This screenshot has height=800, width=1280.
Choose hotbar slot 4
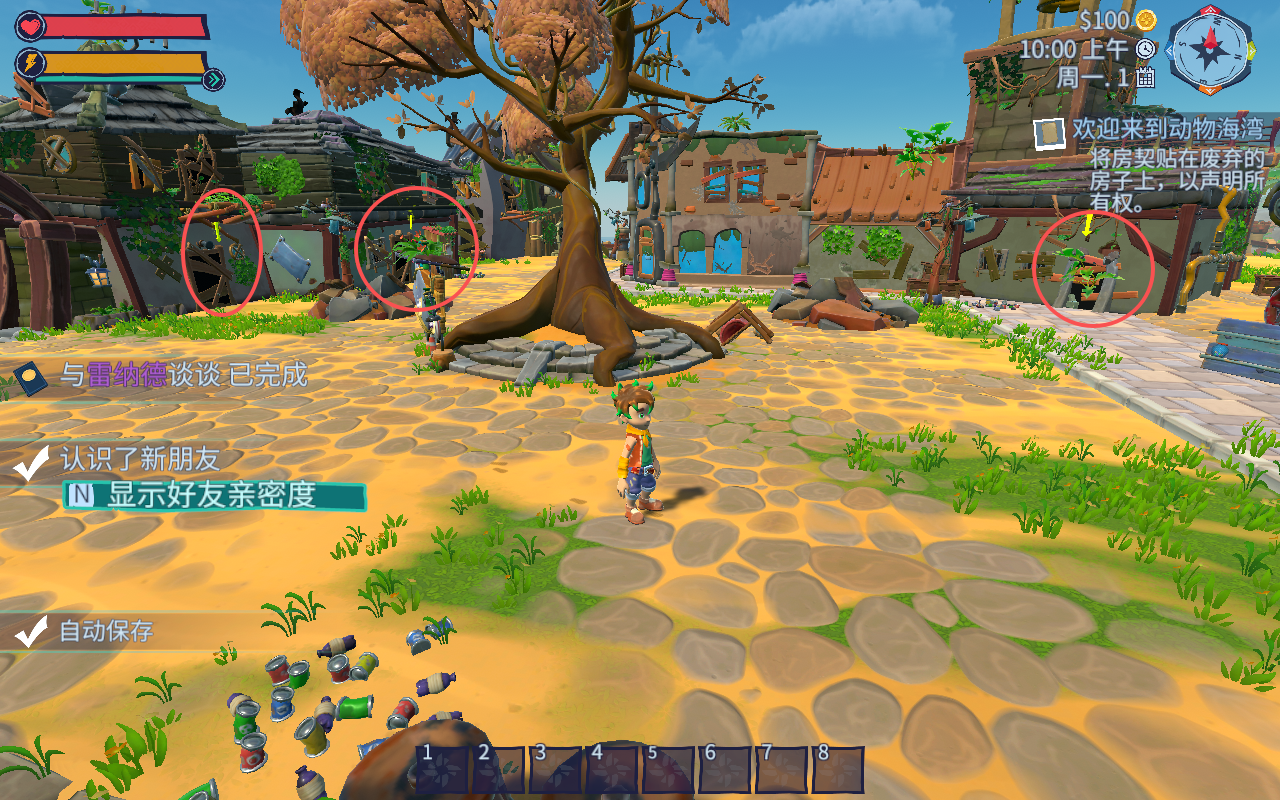[612, 770]
